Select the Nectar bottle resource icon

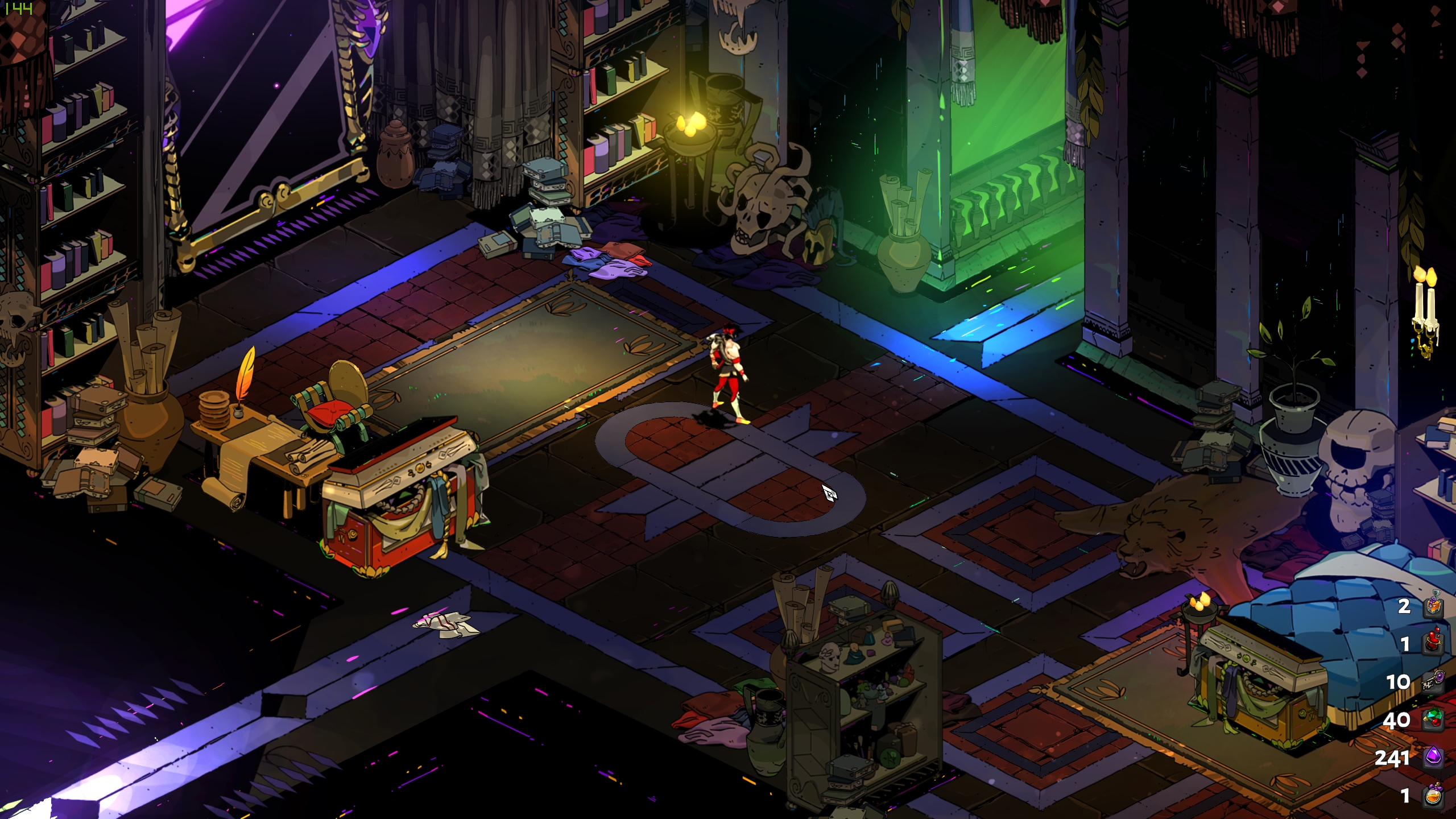pyautogui.click(x=1433, y=795)
